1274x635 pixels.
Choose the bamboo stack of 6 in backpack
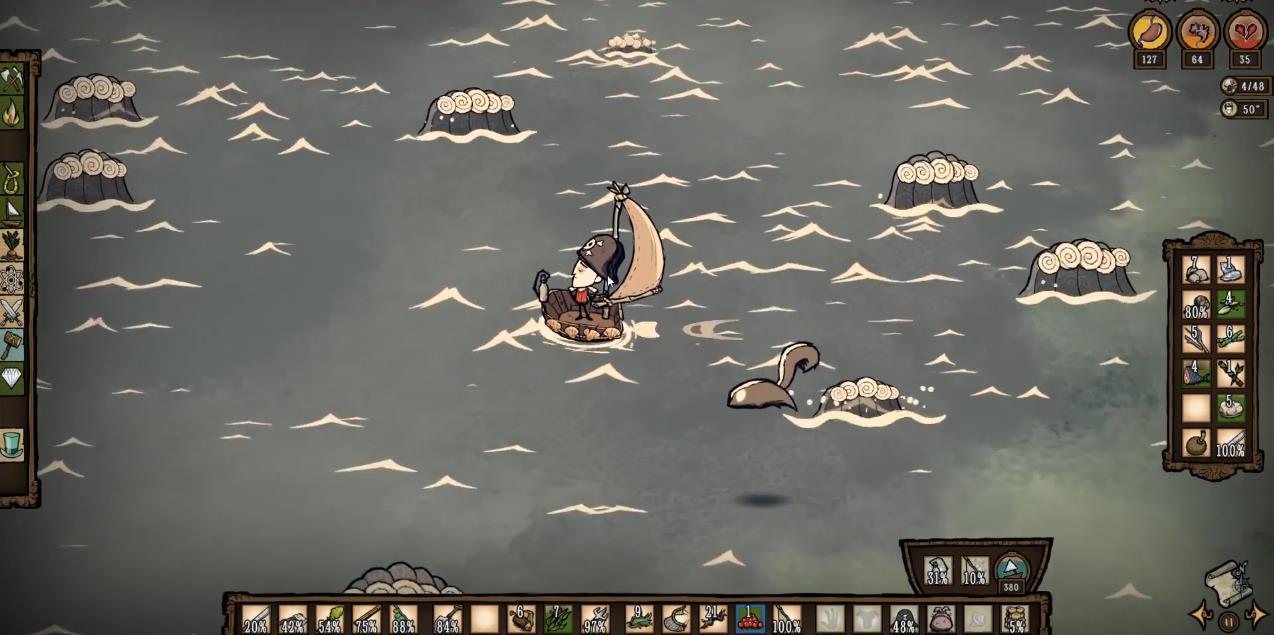(x=1231, y=338)
